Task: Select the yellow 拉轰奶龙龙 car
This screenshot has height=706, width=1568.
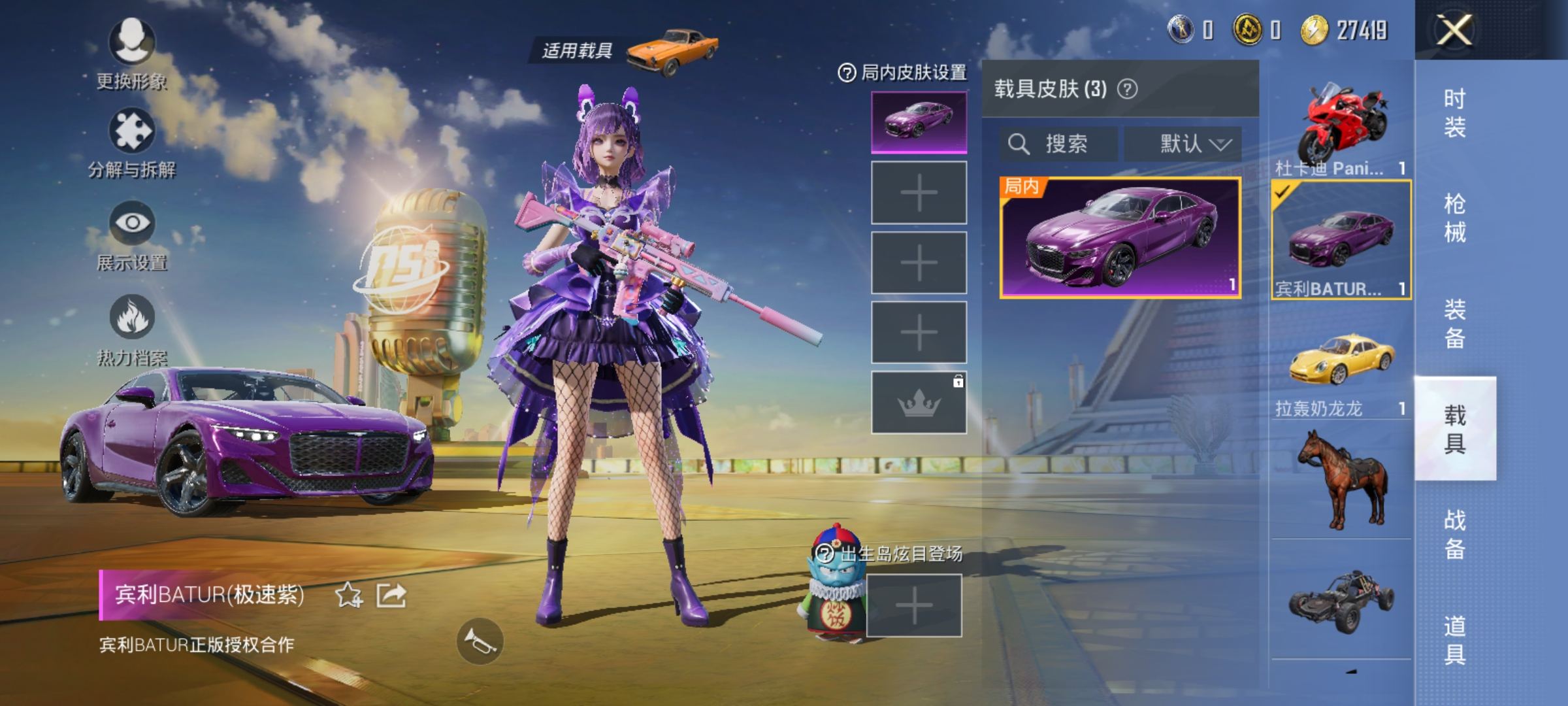Action: coord(1341,360)
